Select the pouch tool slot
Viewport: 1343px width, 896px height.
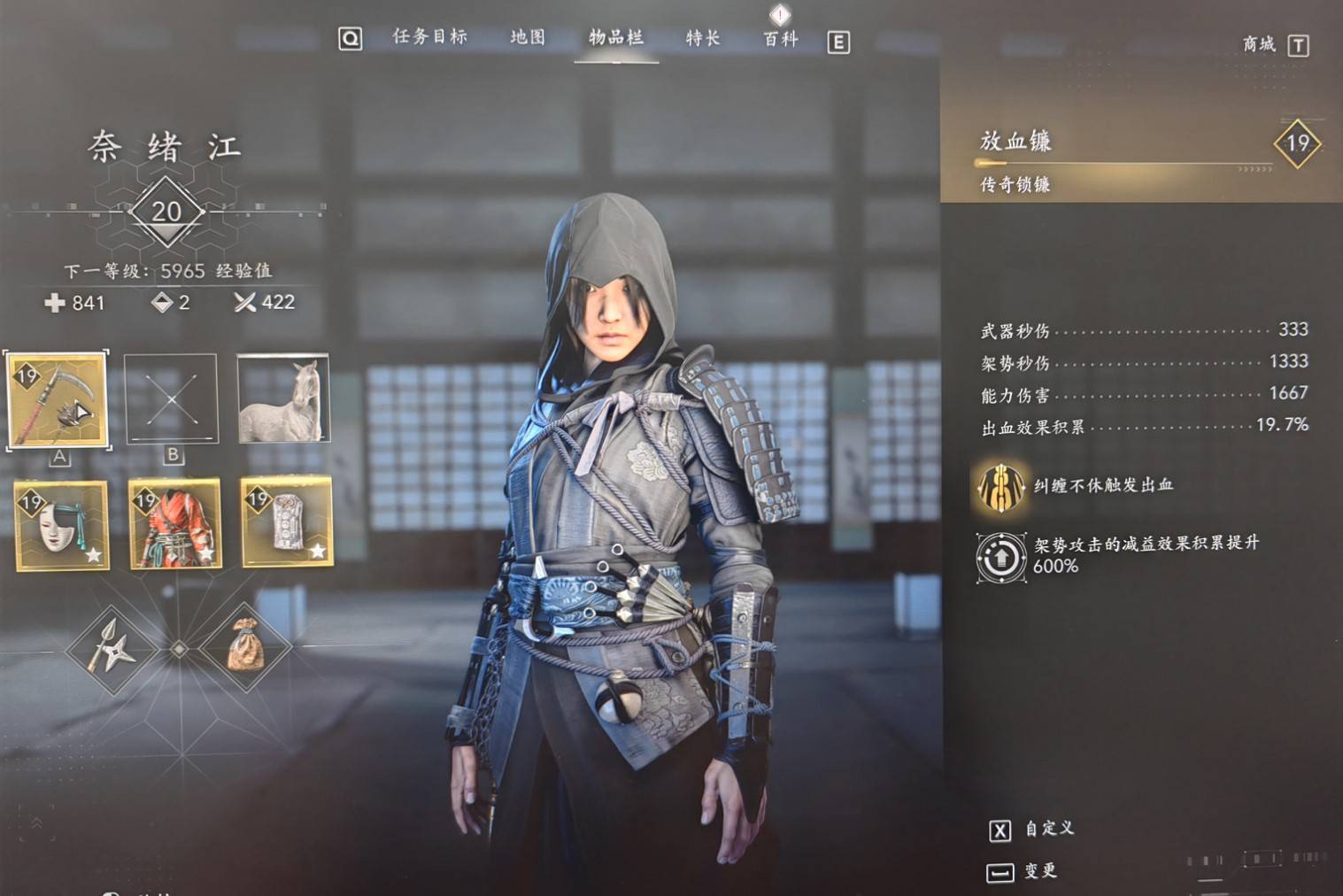pyautogui.click(x=251, y=649)
